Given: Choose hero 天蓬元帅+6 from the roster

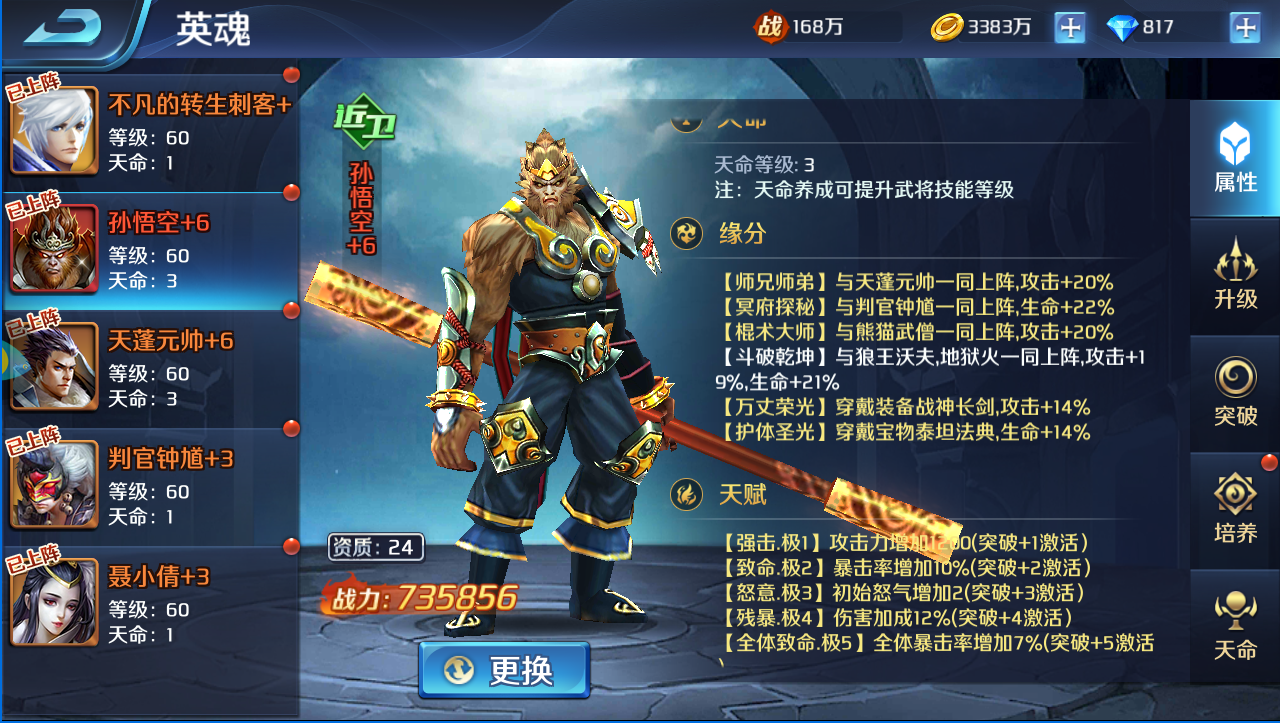Looking at the screenshot, I should click(x=150, y=368).
